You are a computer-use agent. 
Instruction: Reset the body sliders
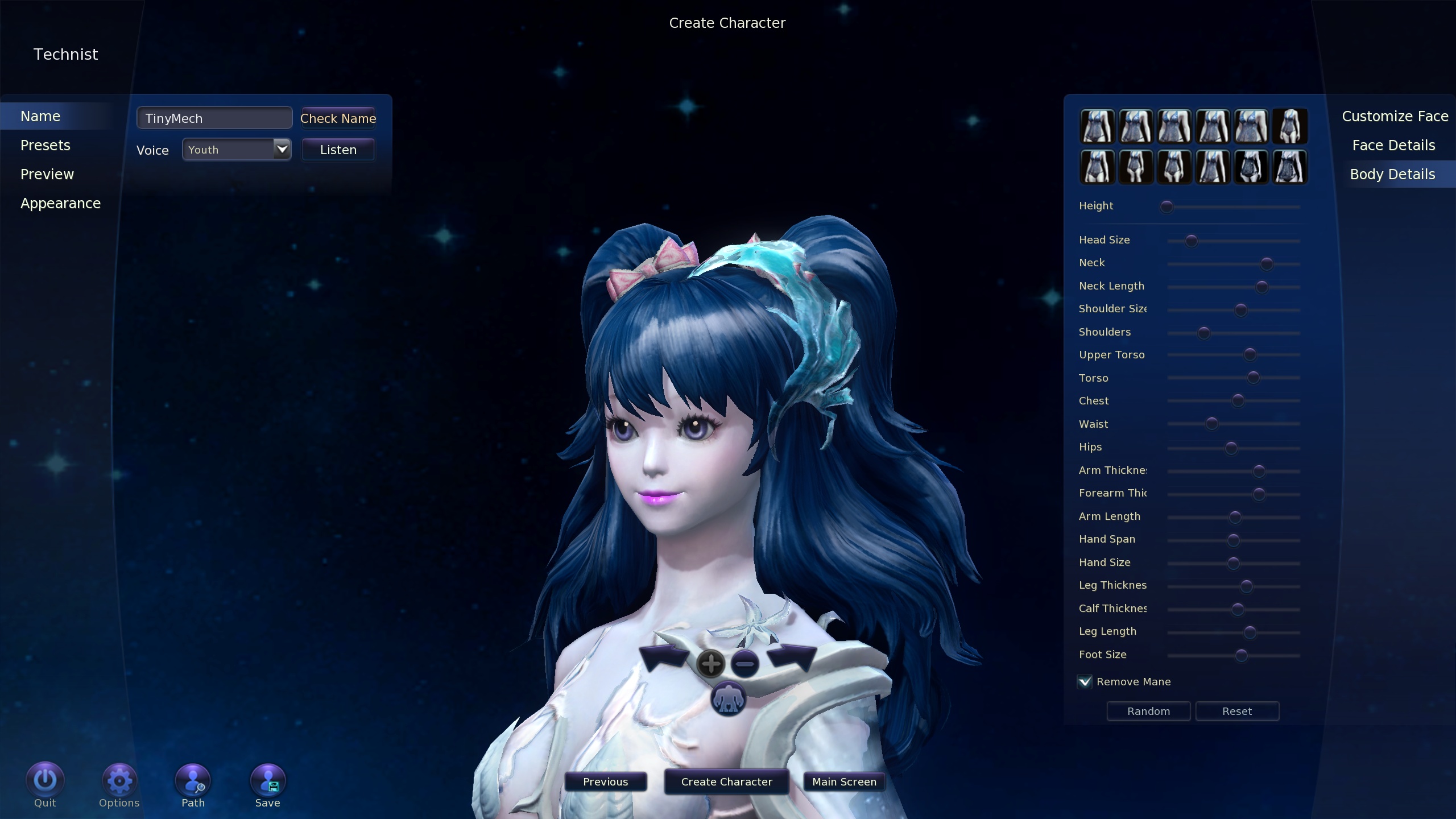pyautogui.click(x=1237, y=712)
